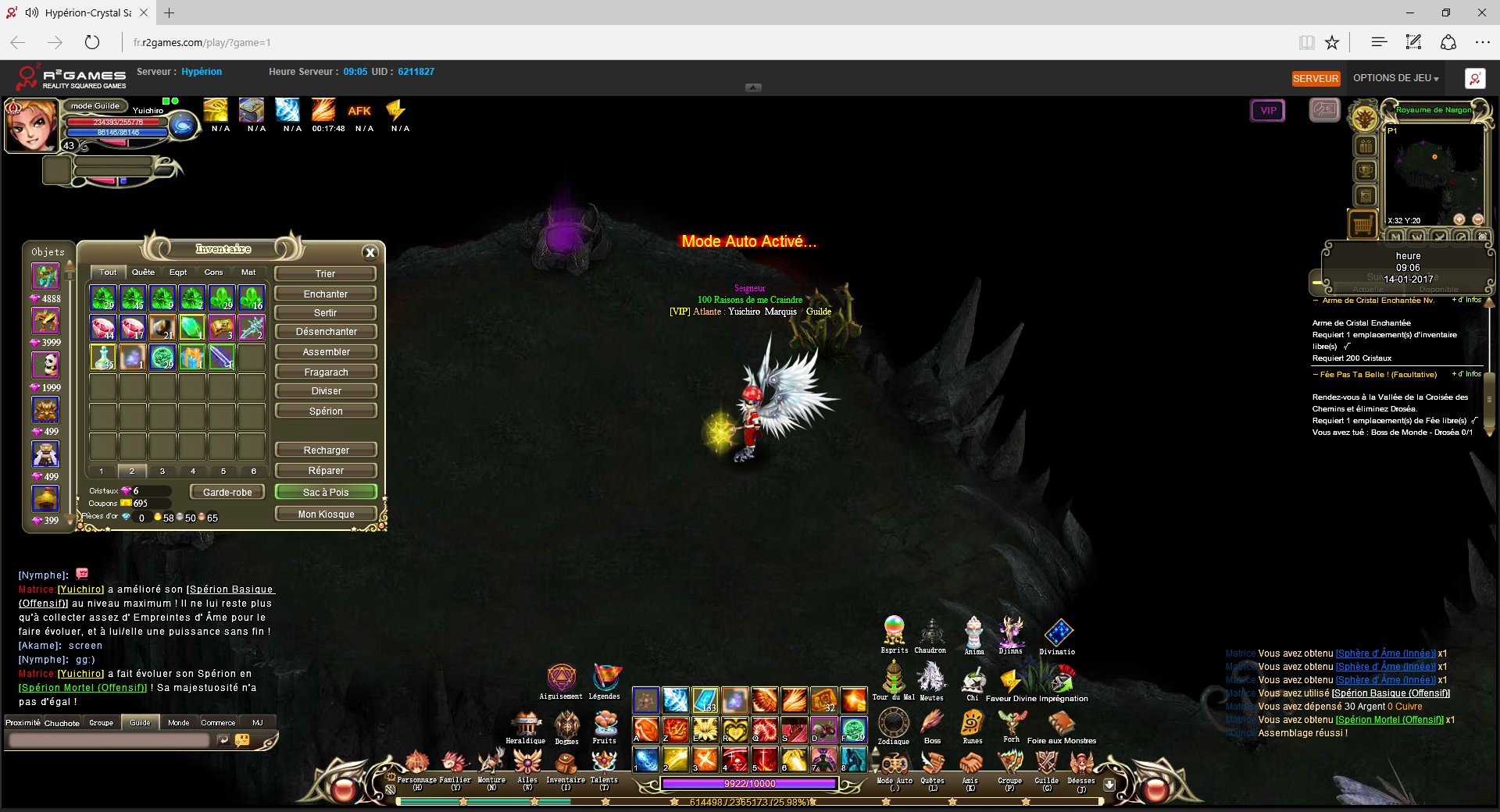
Task: Refresh the browser page
Action: [92, 43]
